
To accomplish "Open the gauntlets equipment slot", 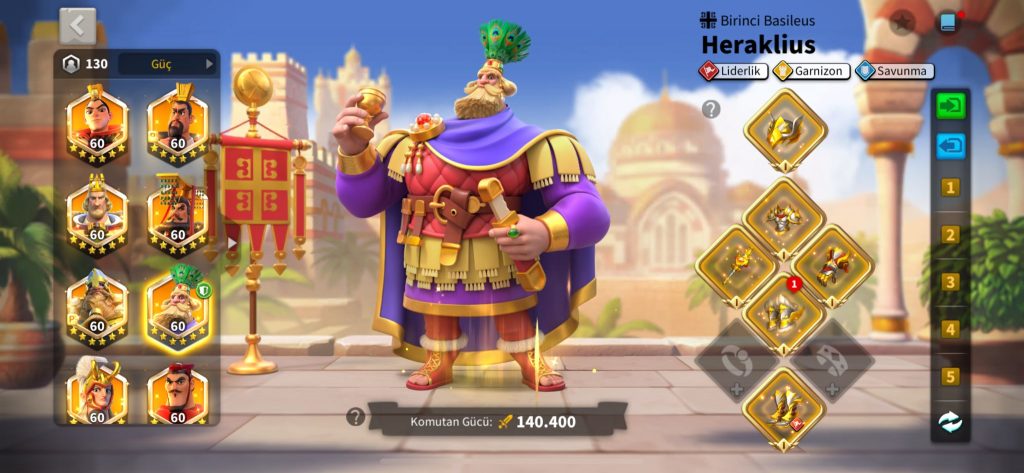I will 833,264.
